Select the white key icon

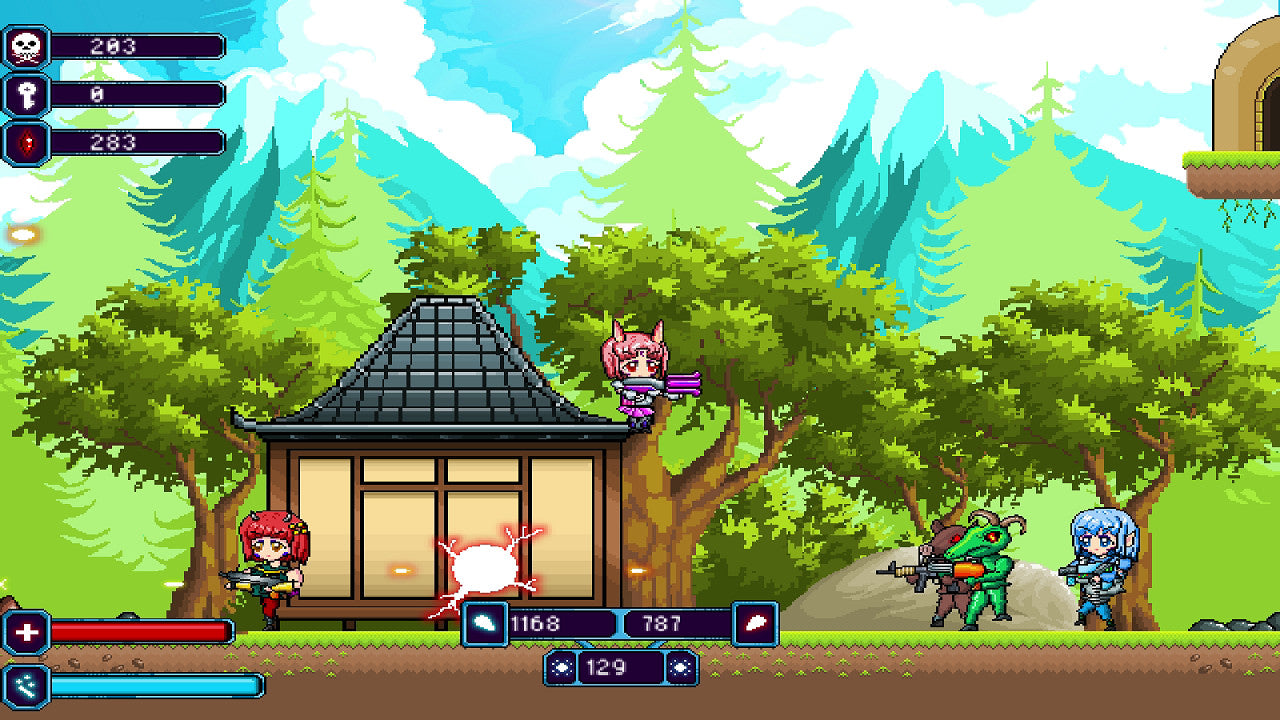(x=26, y=95)
